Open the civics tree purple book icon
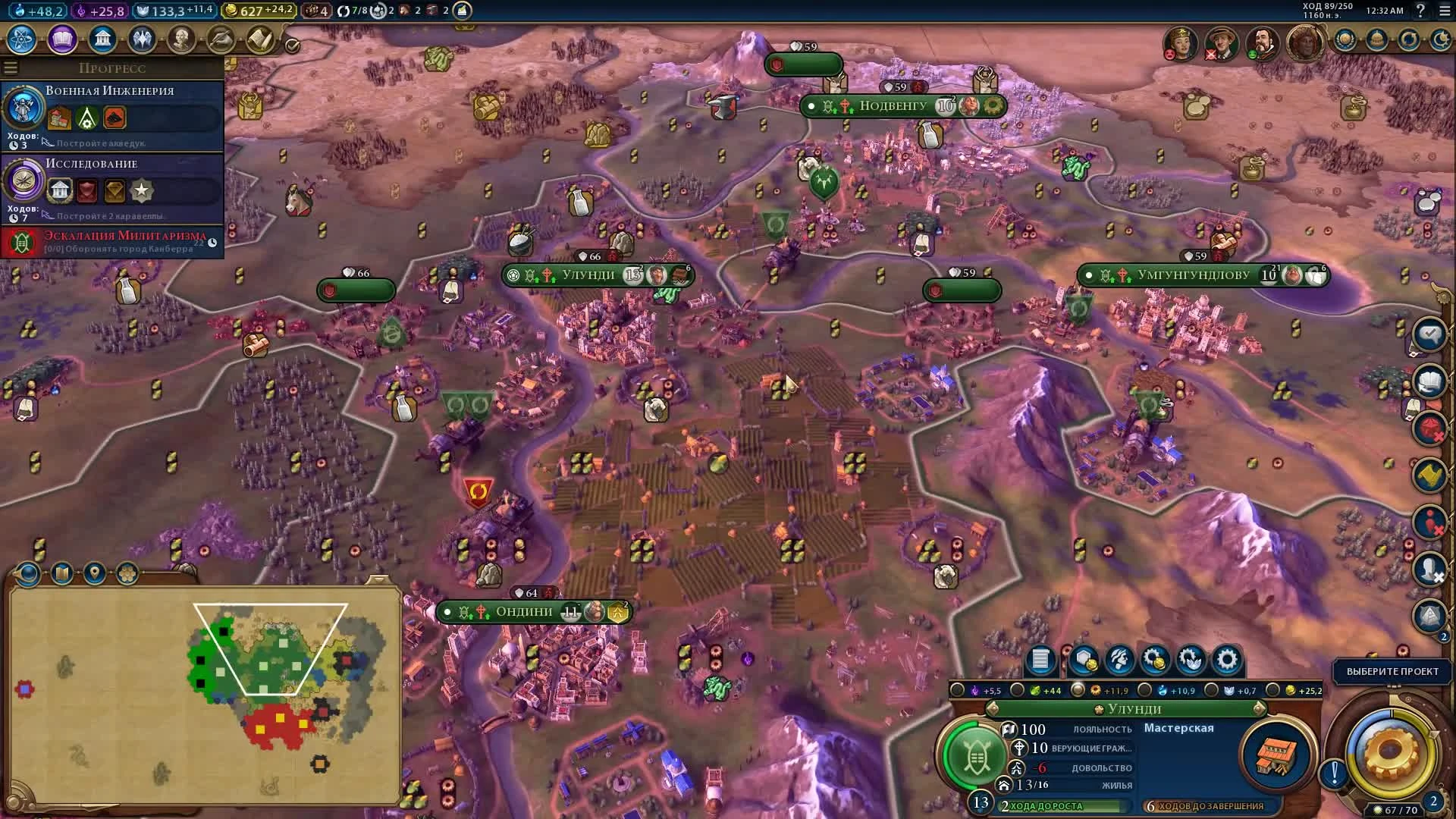The width and height of the screenshot is (1456, 819). coord(61,39)
